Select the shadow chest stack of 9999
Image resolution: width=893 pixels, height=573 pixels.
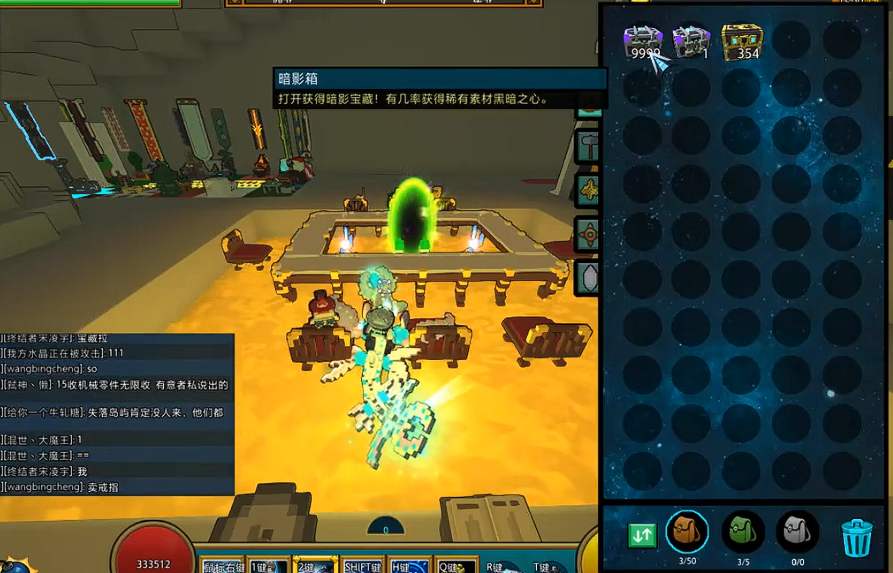click(x=642, y=42)
